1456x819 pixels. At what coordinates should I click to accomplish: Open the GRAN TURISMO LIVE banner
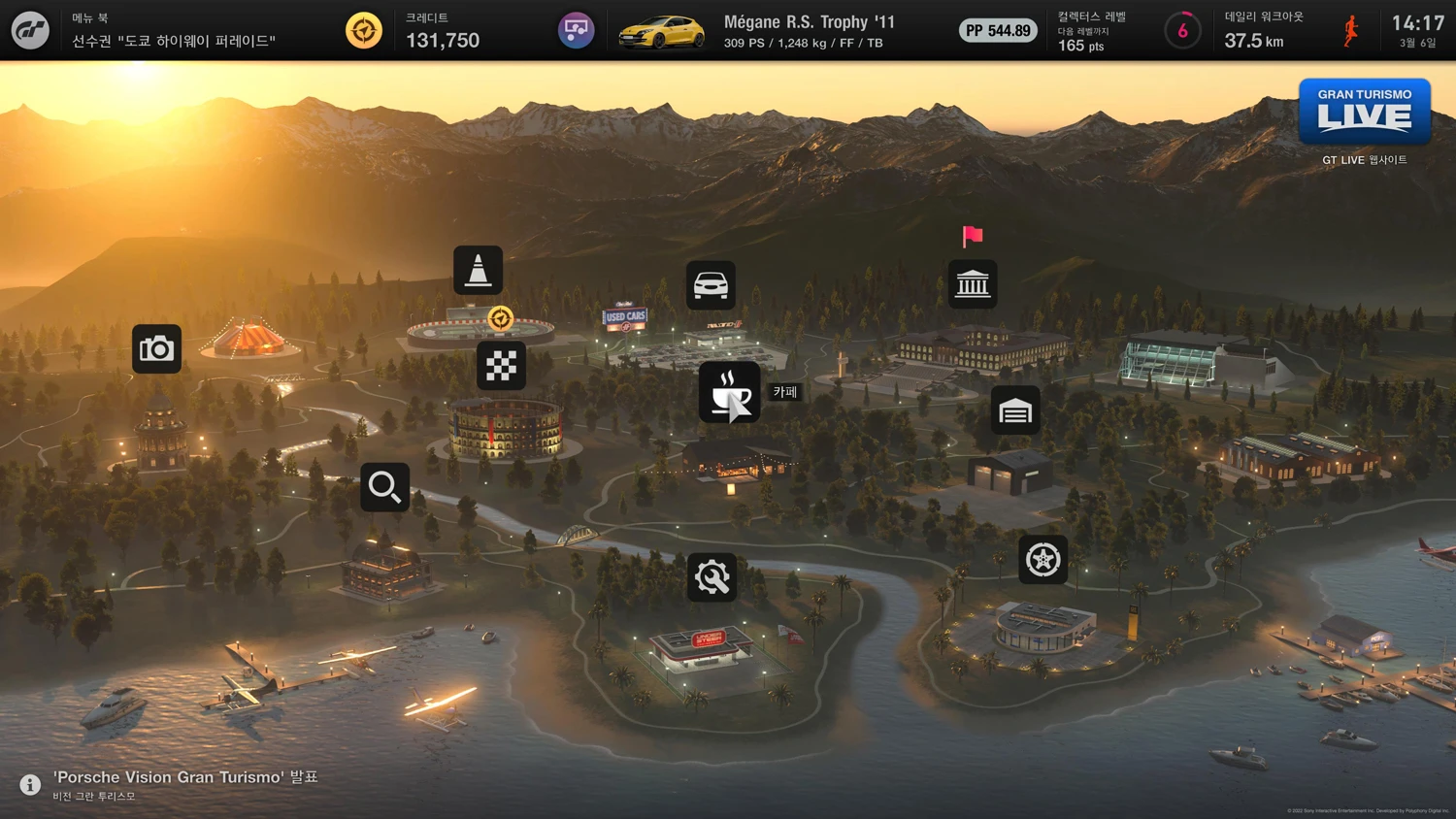(1364, 112)
